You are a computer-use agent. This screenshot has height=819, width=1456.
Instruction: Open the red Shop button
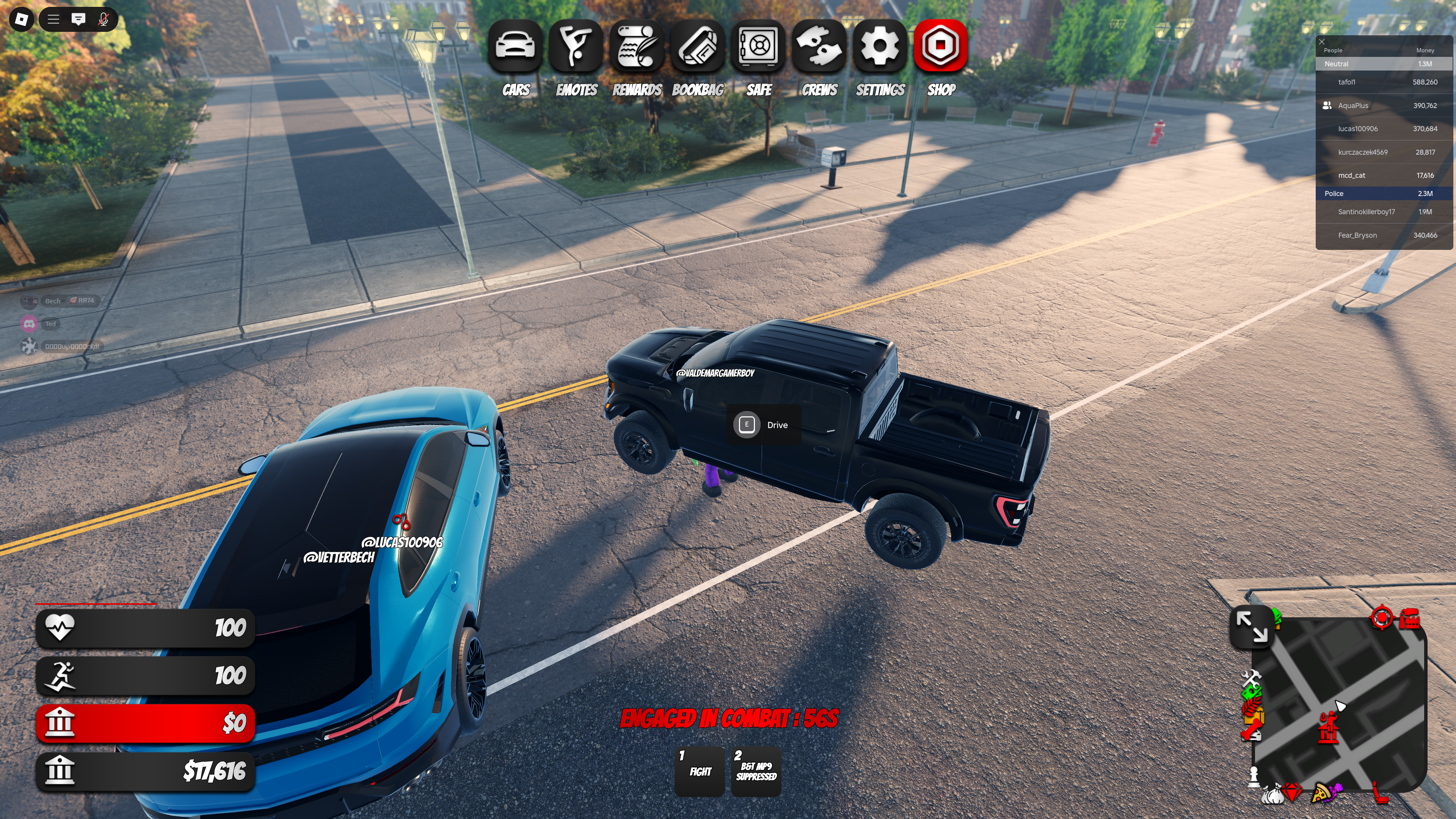[940, 46]
